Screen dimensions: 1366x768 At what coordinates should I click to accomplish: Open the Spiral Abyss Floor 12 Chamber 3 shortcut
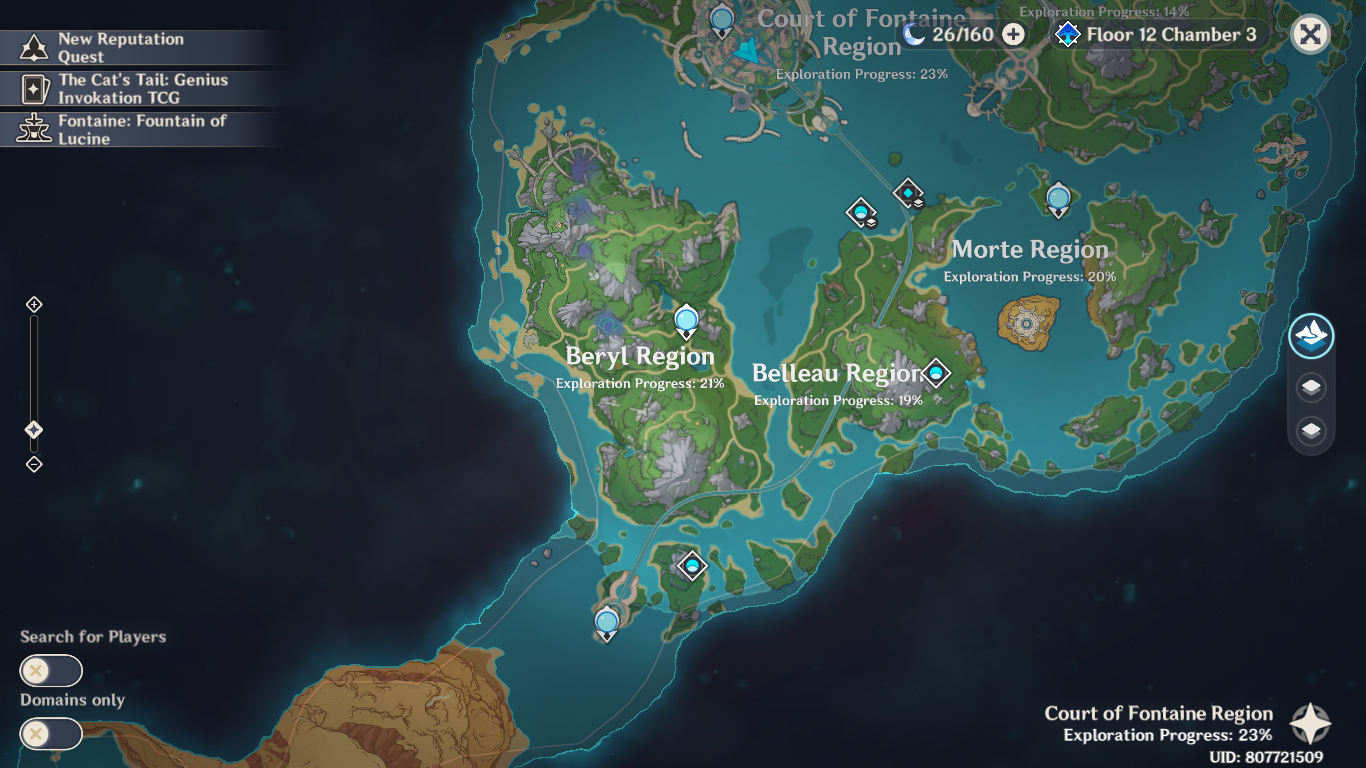point(1155,32)
